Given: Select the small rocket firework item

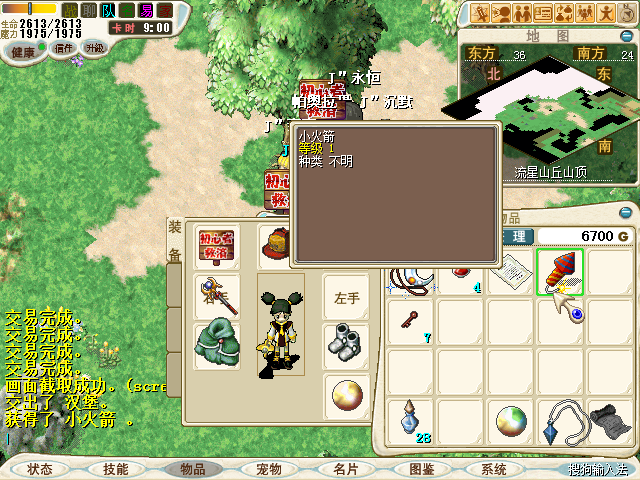Looking at the screenshot, I should pyautogui.click(x=560, y=272).
